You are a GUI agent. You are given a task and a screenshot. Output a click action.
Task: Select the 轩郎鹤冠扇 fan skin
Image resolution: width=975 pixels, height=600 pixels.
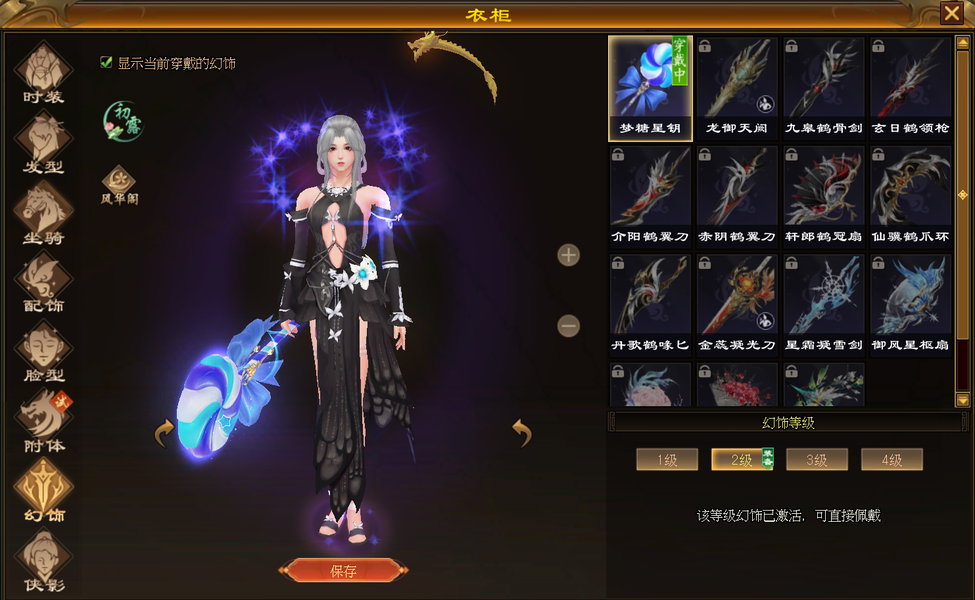tap(824, 196)
